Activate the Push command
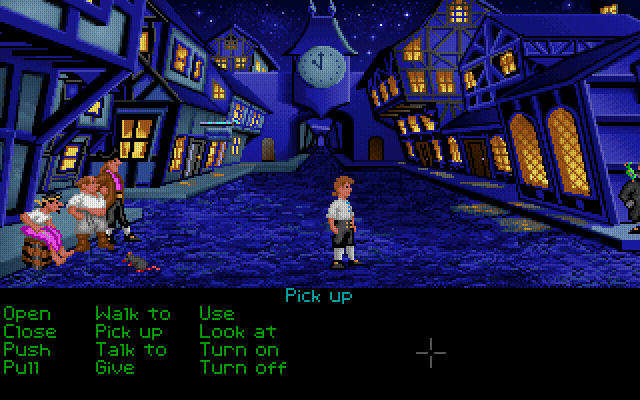 coord(26,349)
